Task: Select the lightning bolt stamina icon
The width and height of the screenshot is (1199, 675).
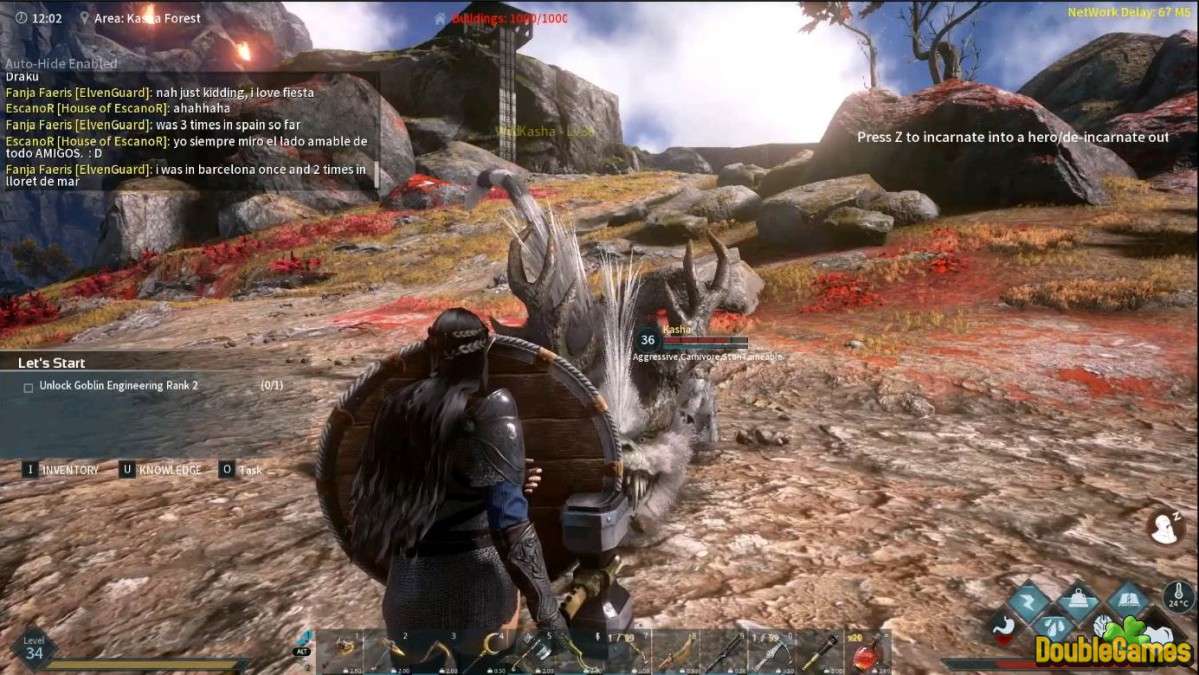Action: (1028, 602)
